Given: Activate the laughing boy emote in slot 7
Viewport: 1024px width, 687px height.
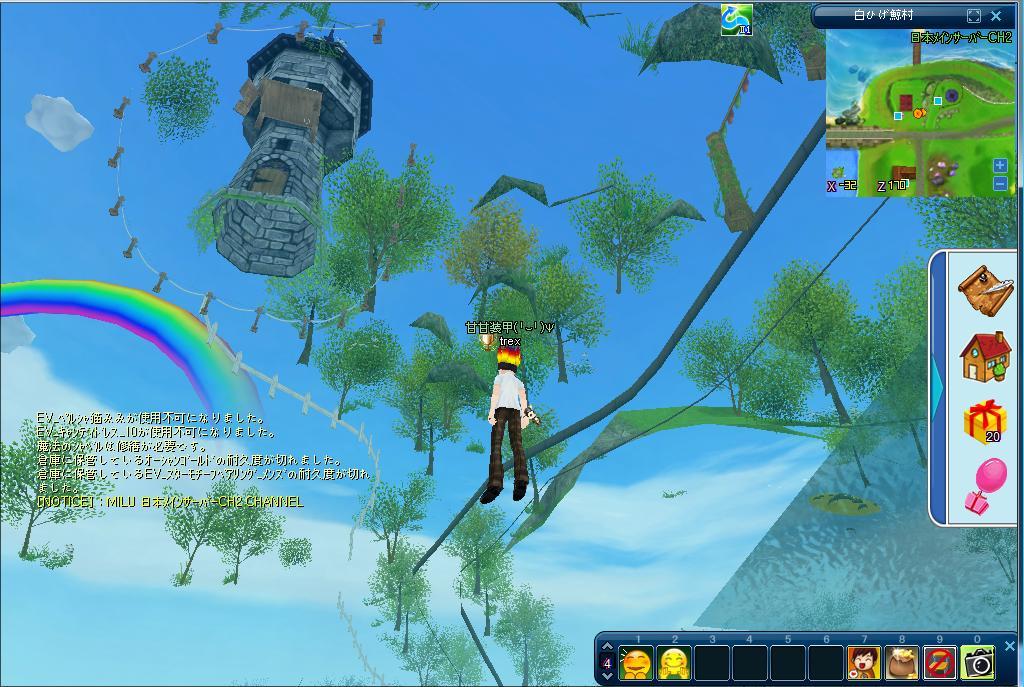Looking at the screenshot, I should click(x=864, y=662).
